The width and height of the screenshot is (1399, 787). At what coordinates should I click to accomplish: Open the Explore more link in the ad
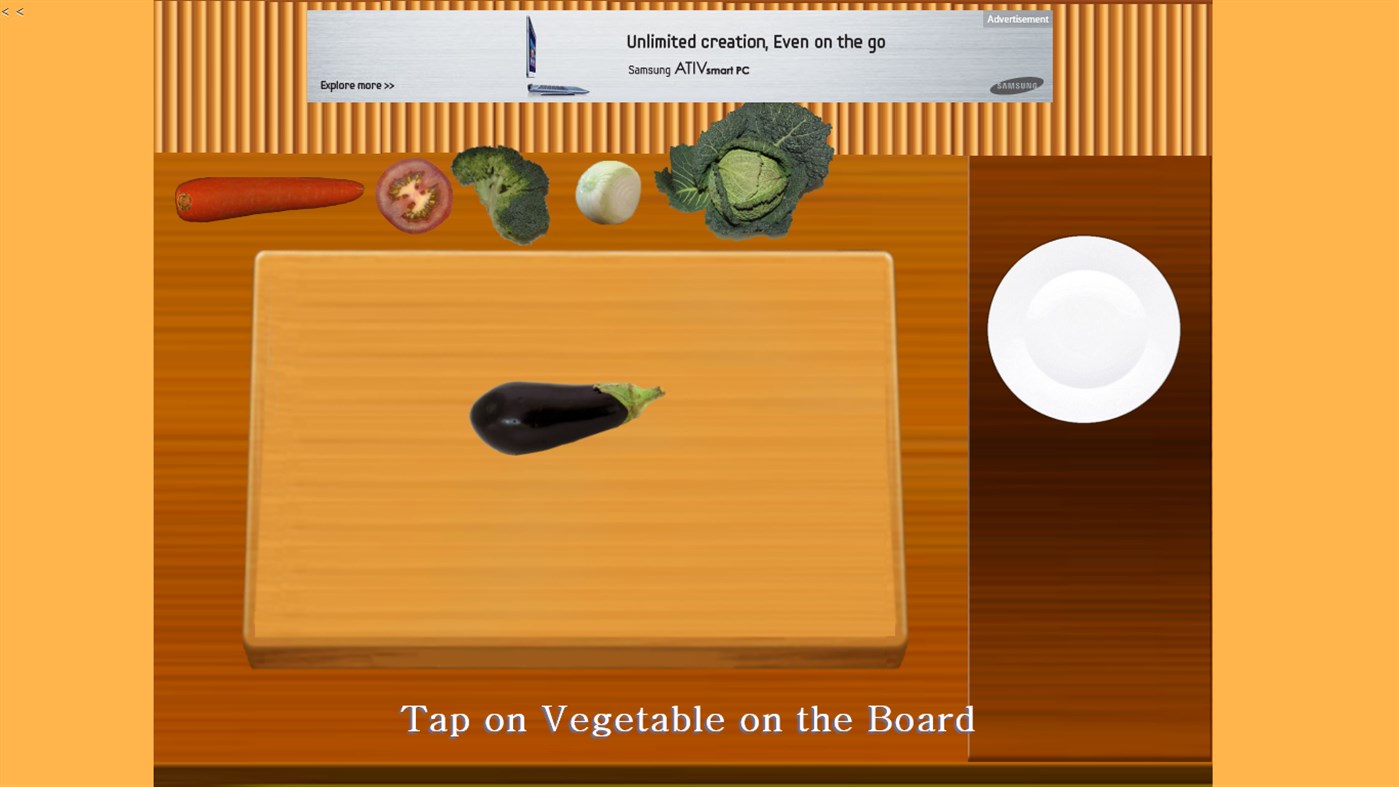click(356, 85)
